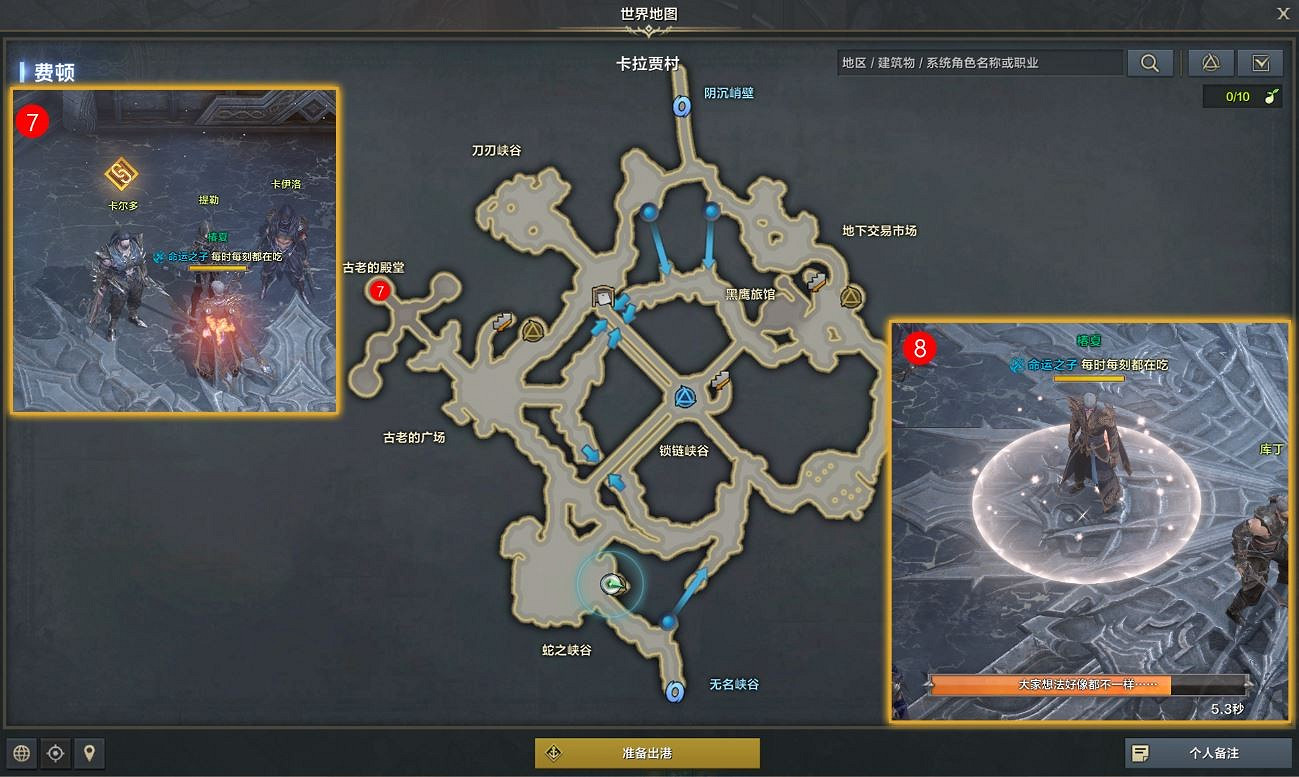Image resolution: width=1299 pixels, height=777 pixels.
Task: Select the triport marker at 锁链峡谷
Action: pyautogui.click(x=685, y=396)
